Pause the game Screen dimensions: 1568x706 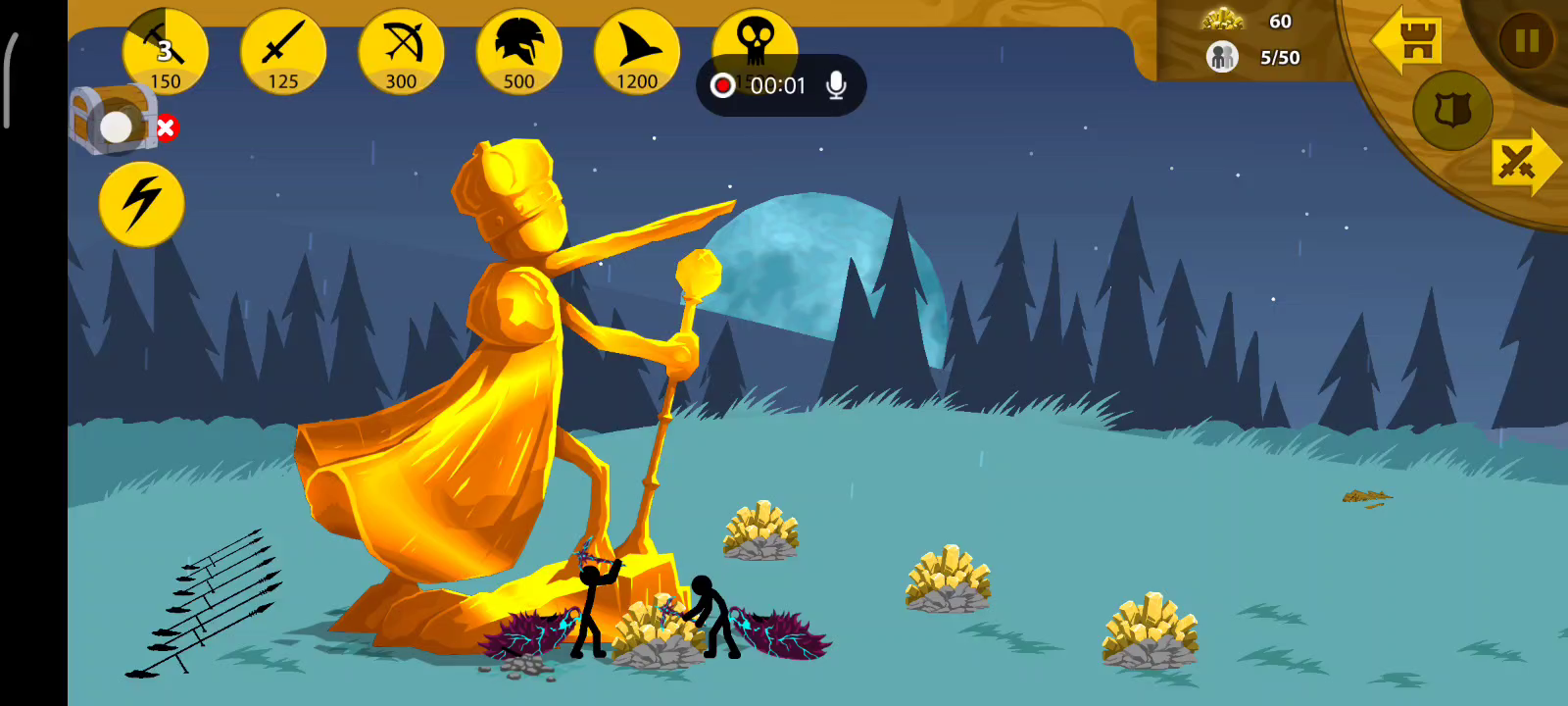tap(1526, 41)
